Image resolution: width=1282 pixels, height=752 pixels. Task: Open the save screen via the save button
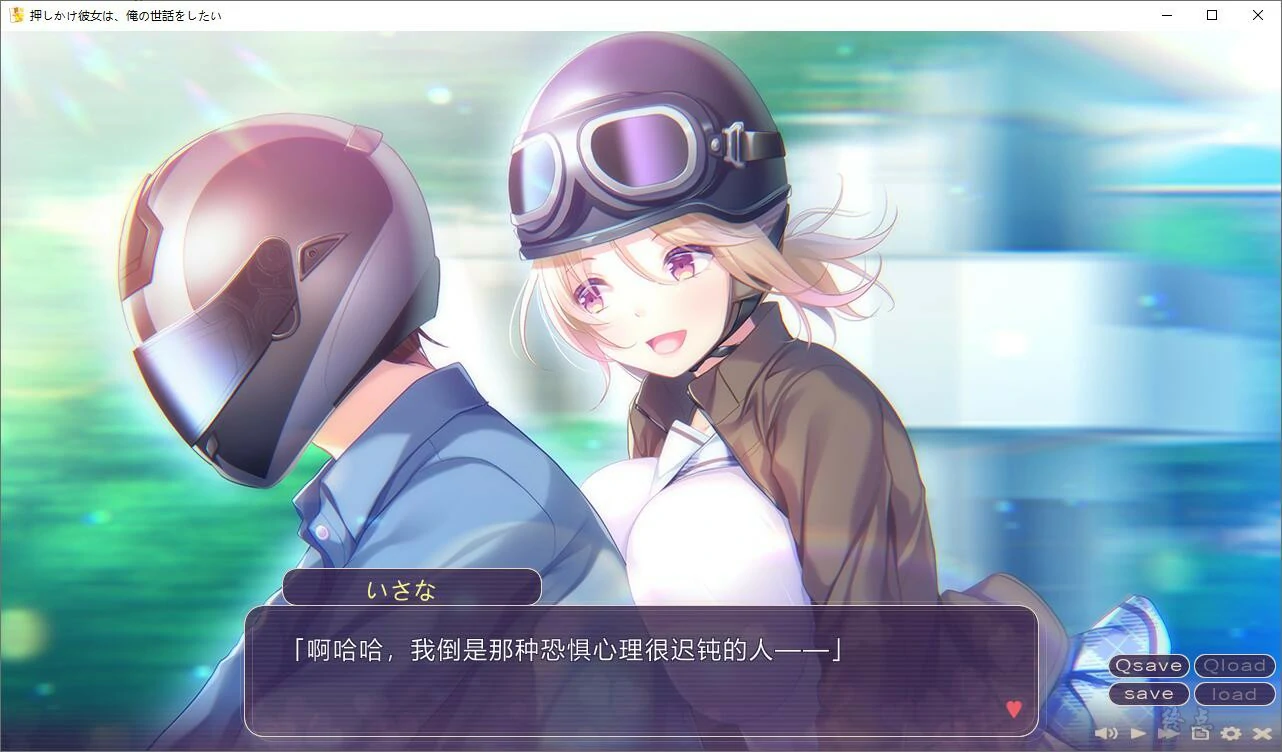pyautogui.click(x=1148, y=693)
